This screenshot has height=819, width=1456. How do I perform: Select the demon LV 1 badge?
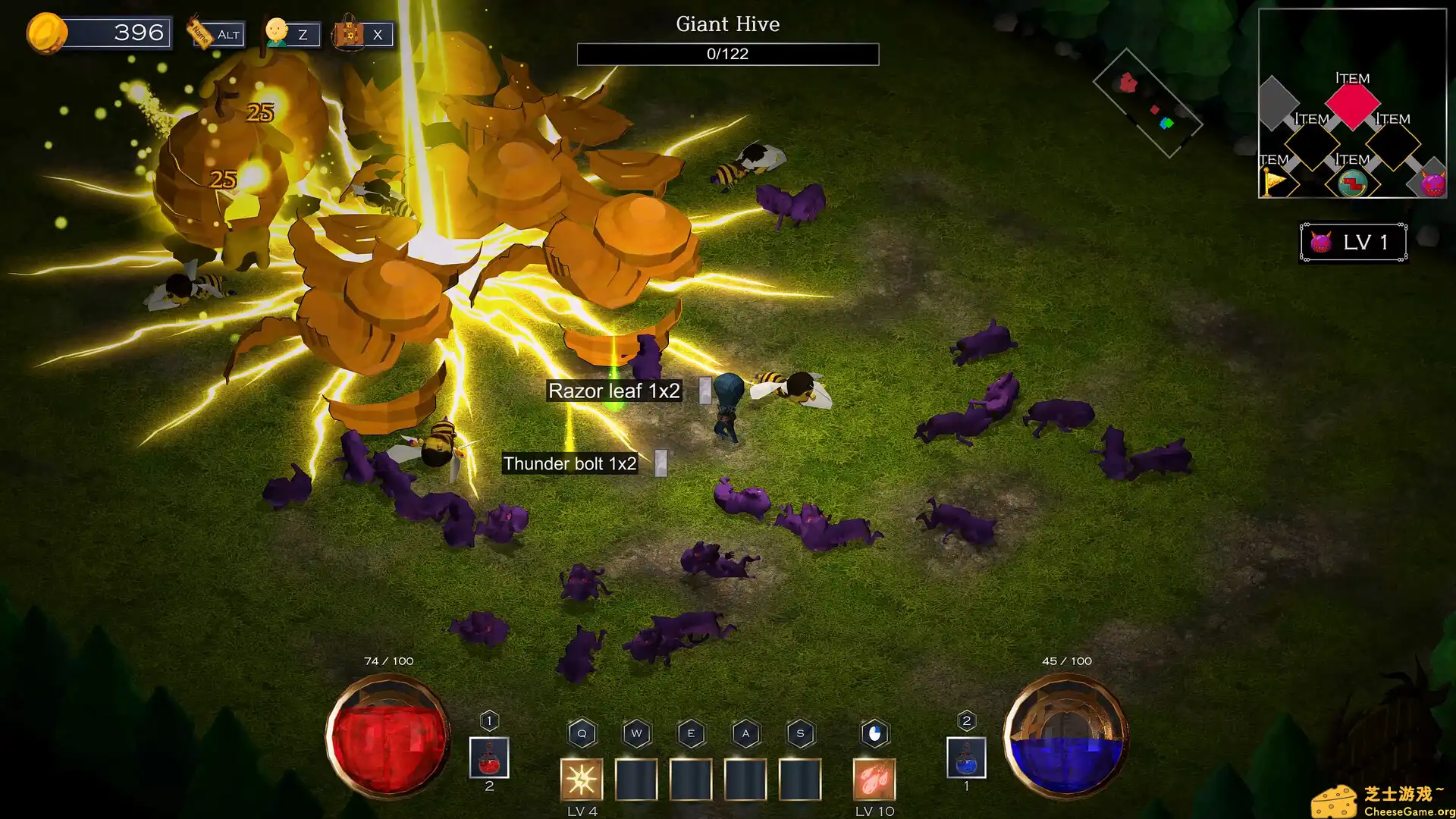tap(1353, 242)
